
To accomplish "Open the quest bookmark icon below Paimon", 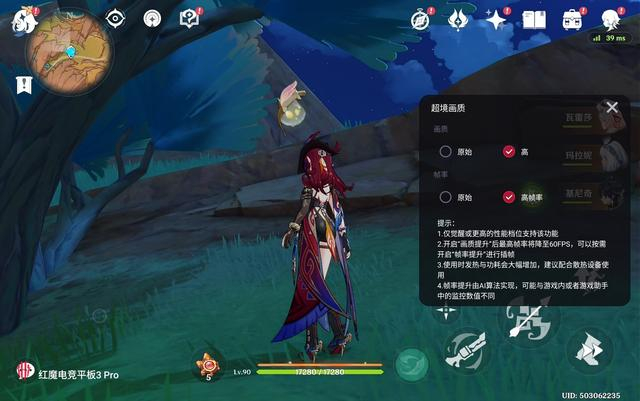I will (22, 86).
